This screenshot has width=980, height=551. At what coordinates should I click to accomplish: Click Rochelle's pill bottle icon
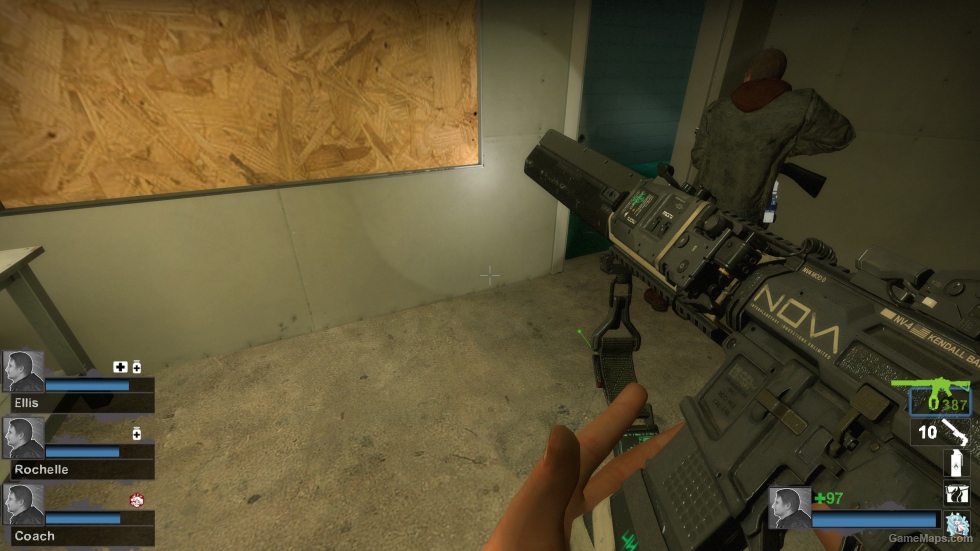coord(136,433)
